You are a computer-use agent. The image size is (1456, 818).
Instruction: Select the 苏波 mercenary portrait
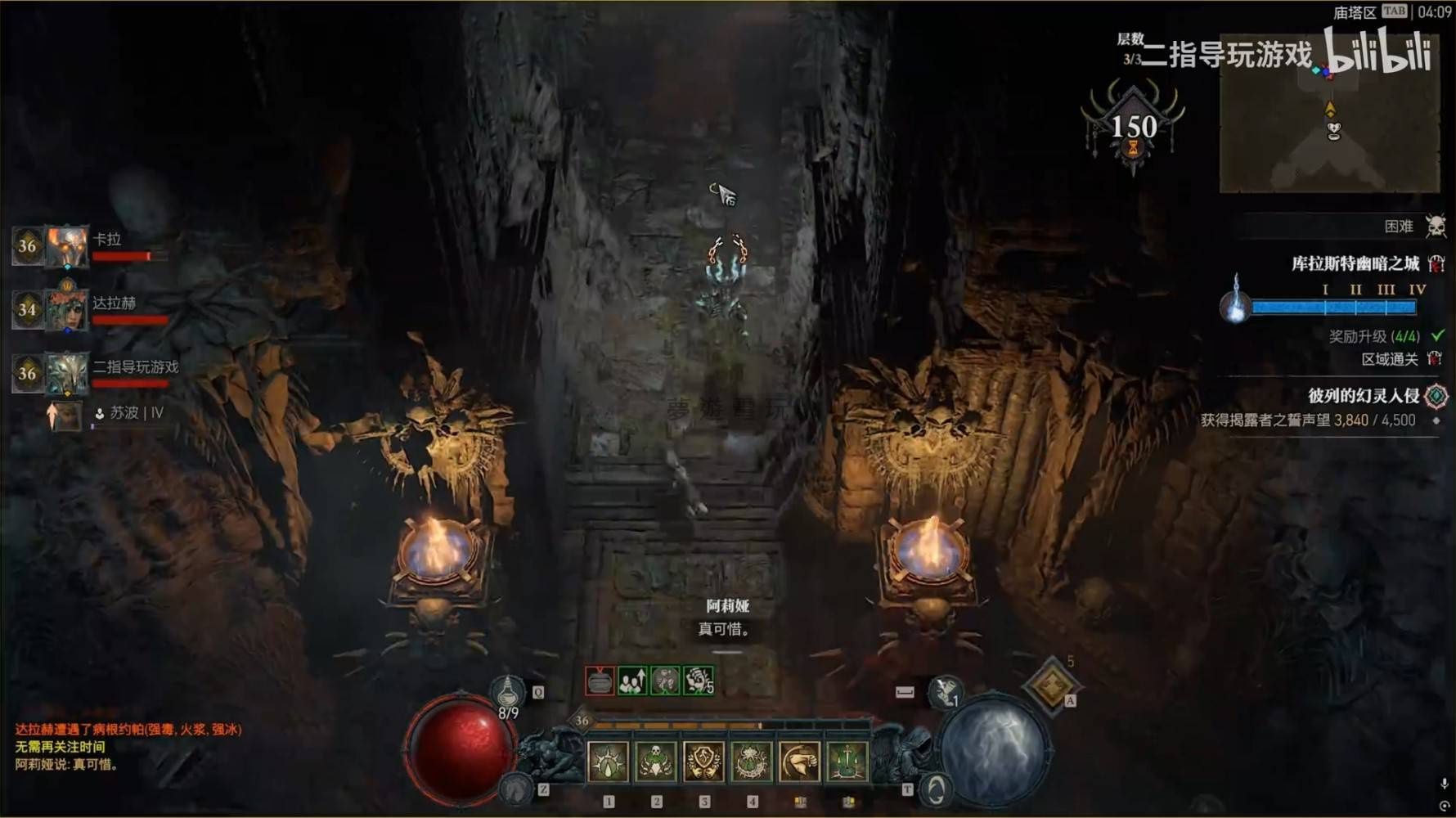[x=66, y=416]
